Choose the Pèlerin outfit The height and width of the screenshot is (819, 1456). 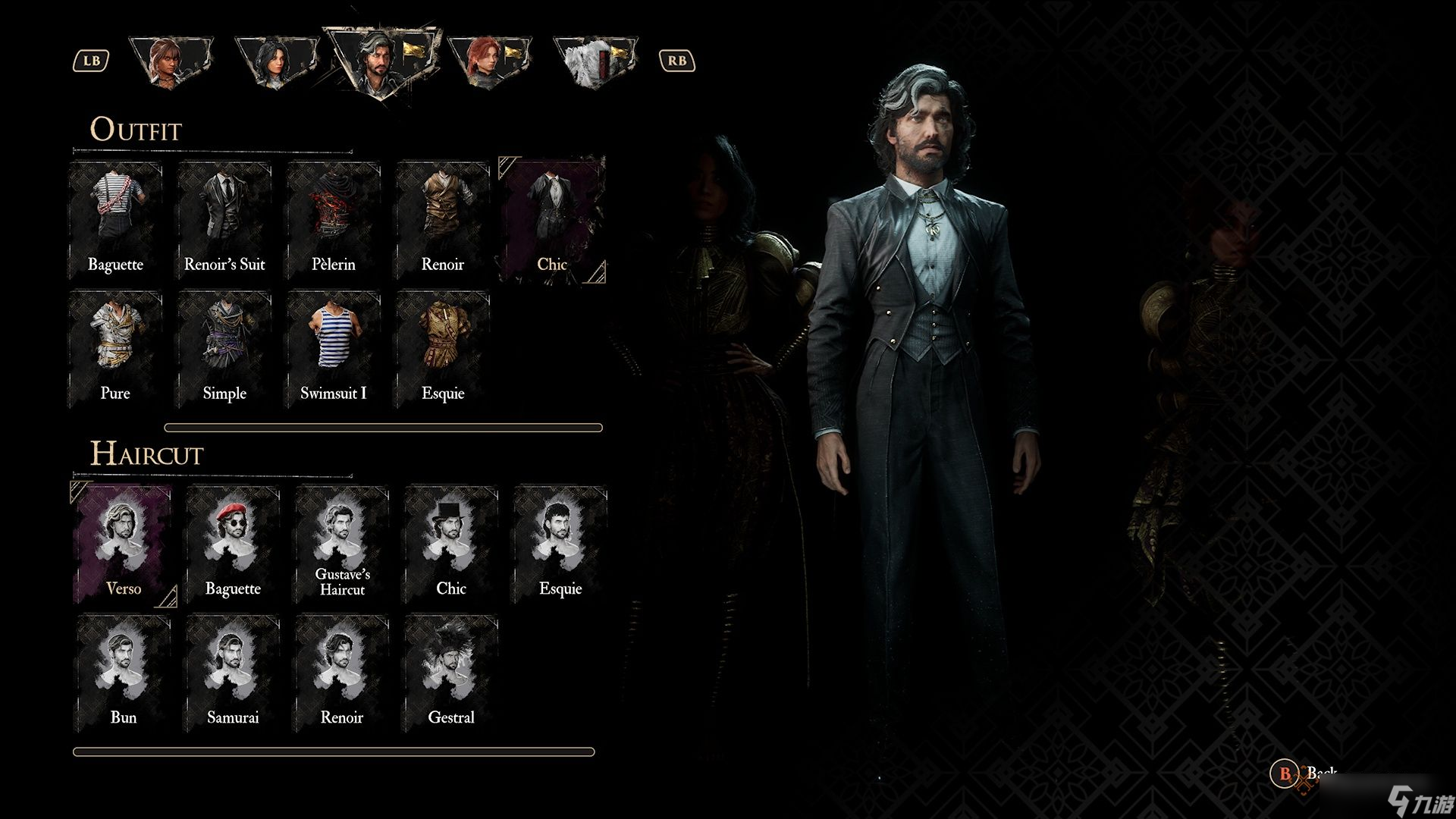[334, 218]
